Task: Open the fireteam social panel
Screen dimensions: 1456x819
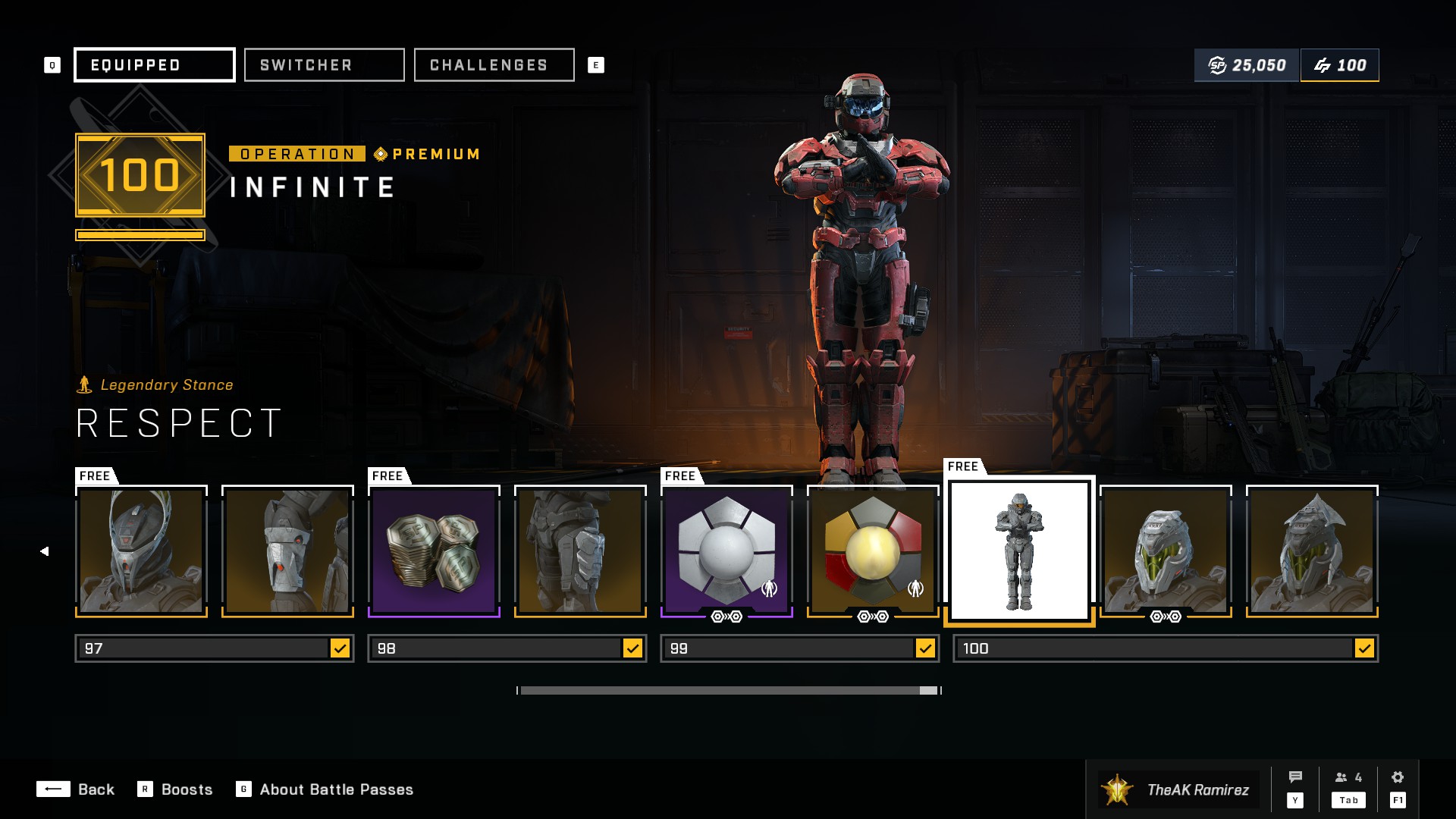Action: pos(1348,788)
